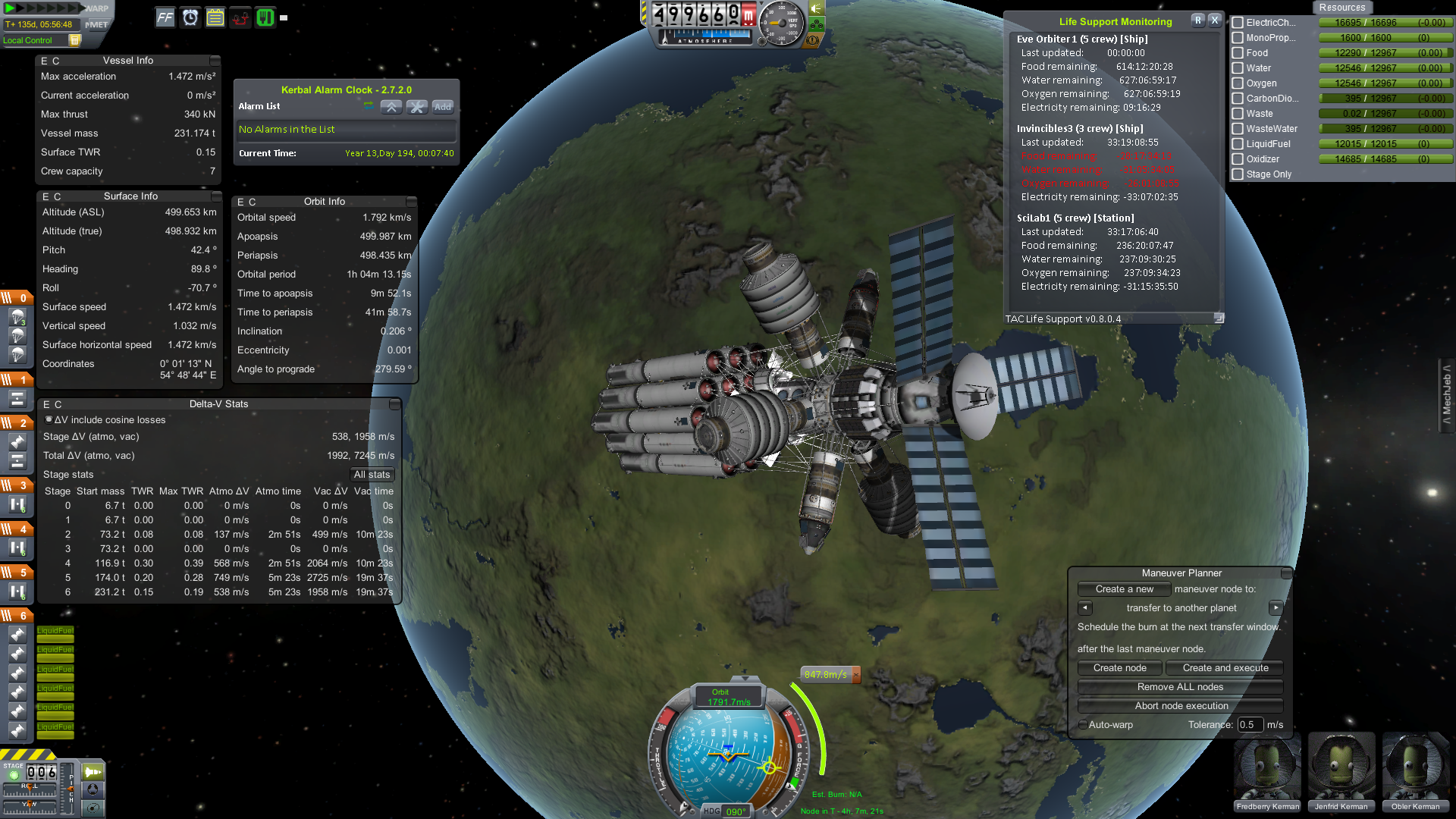Click the green TAC Life Support fork icon

[x=265, y=17]
